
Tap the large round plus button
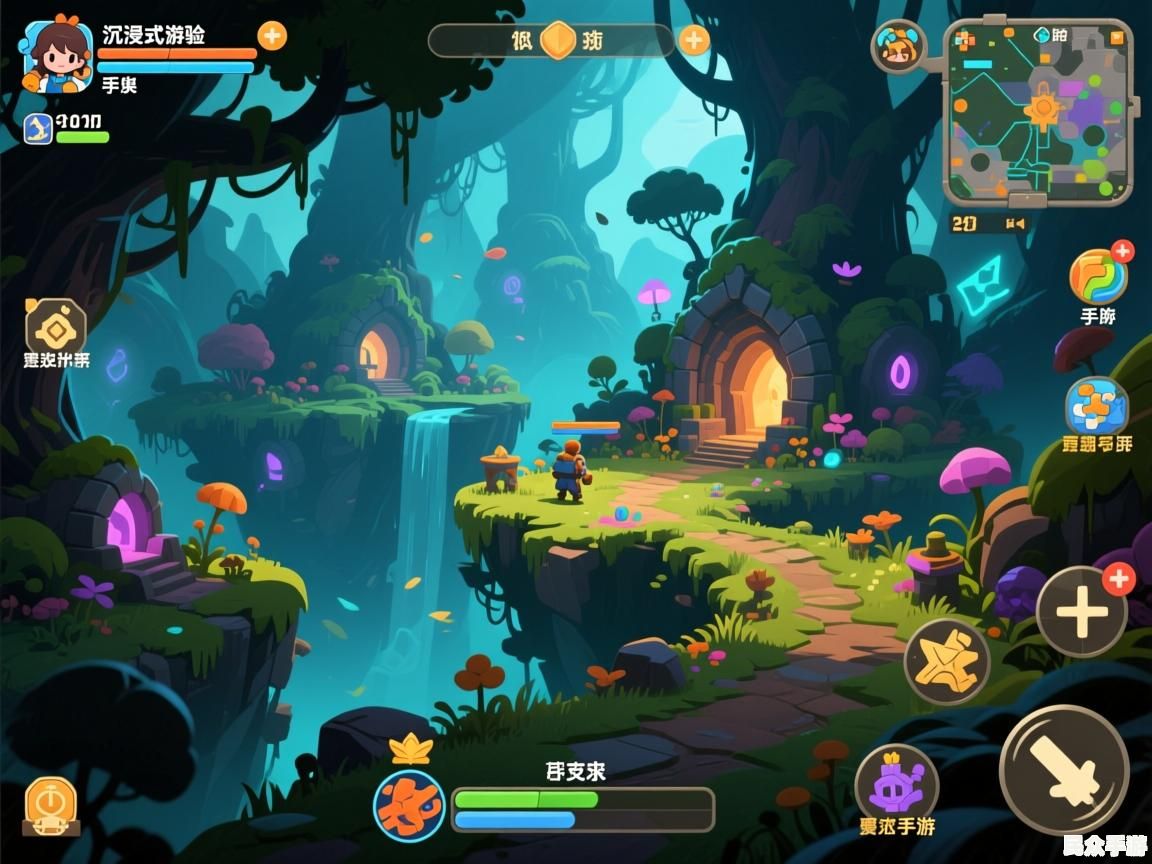click(x=1081, y=611)
